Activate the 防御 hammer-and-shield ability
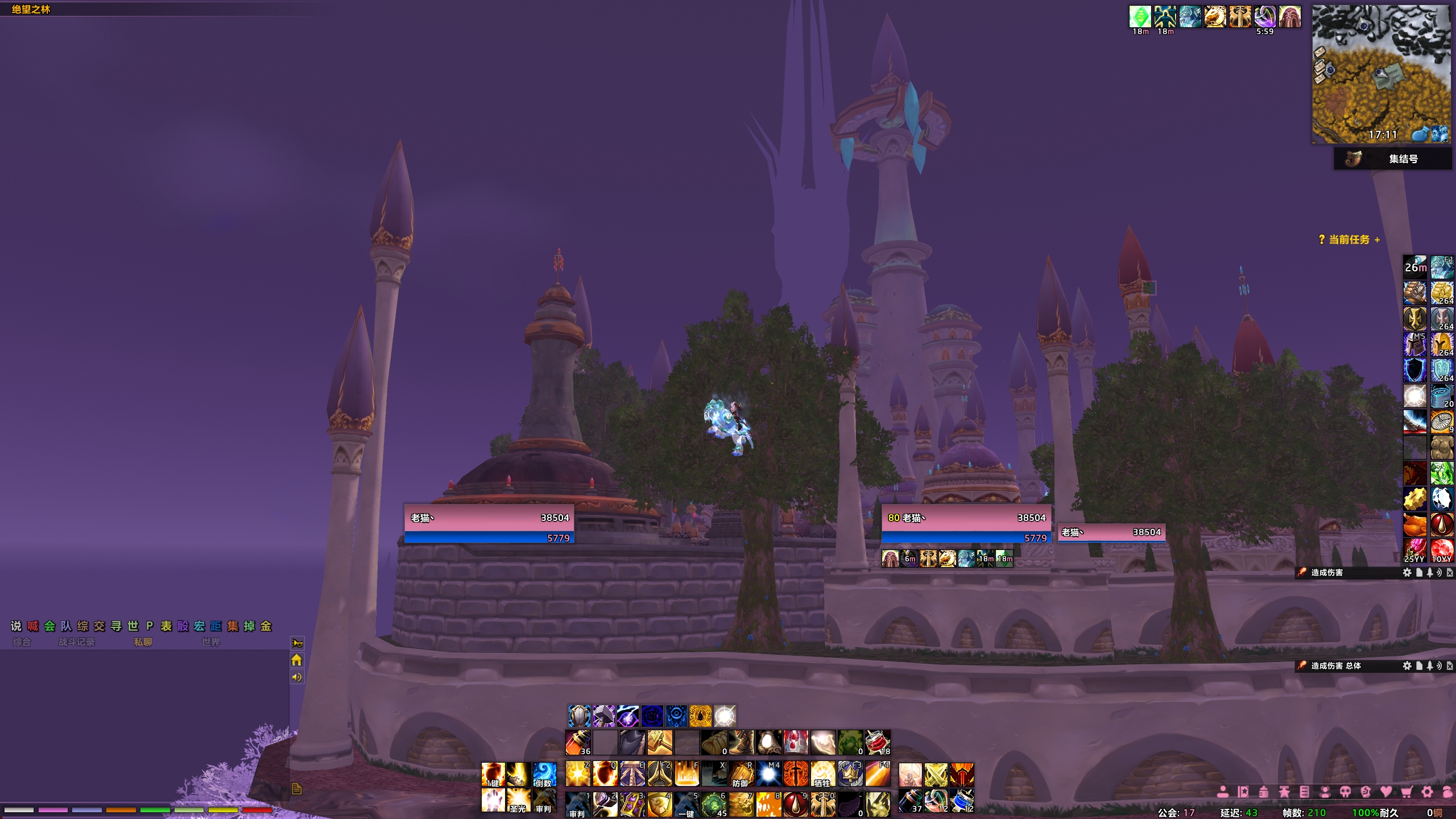 [x=741, y=774]
